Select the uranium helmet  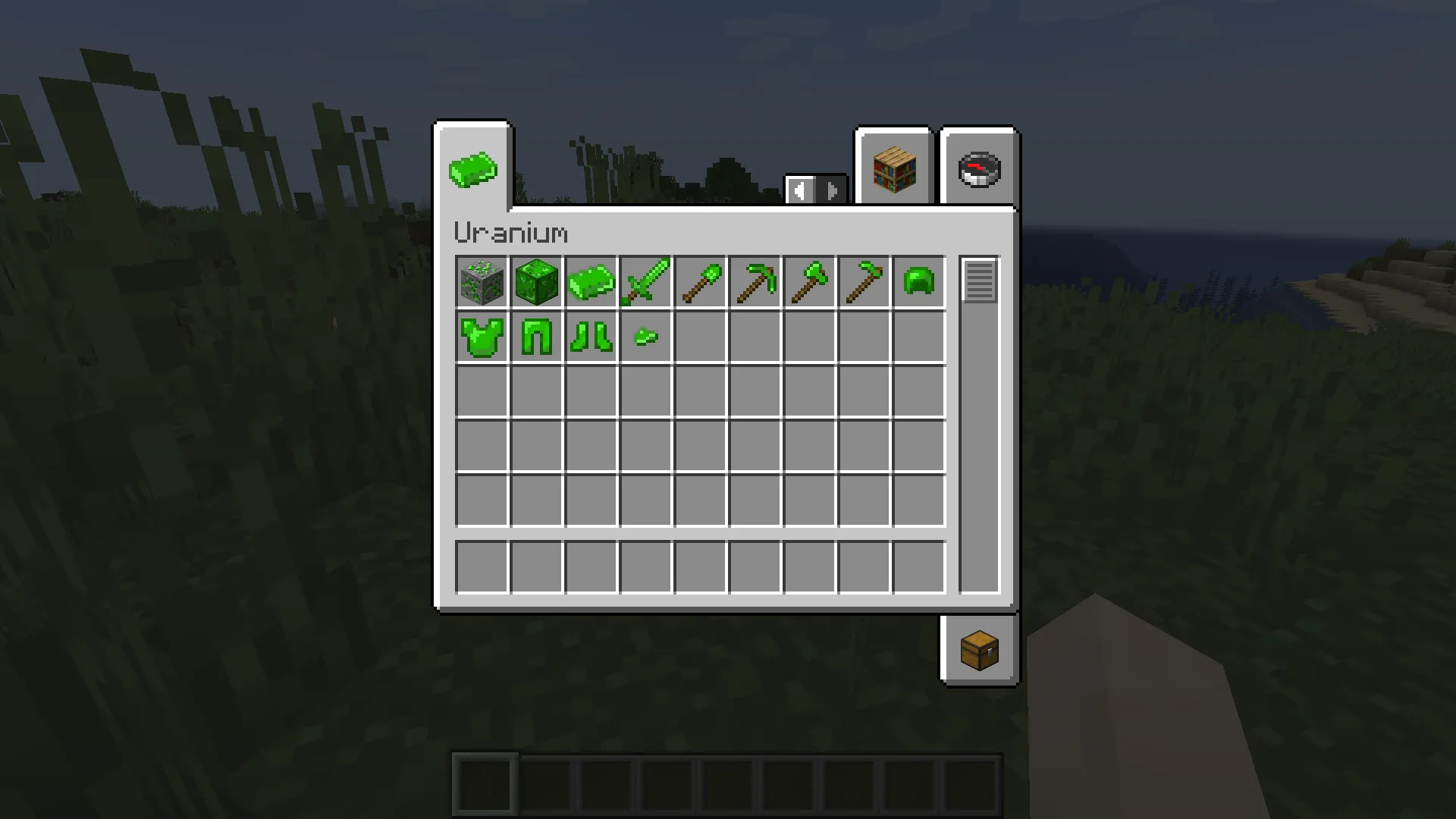pos(918,282)
